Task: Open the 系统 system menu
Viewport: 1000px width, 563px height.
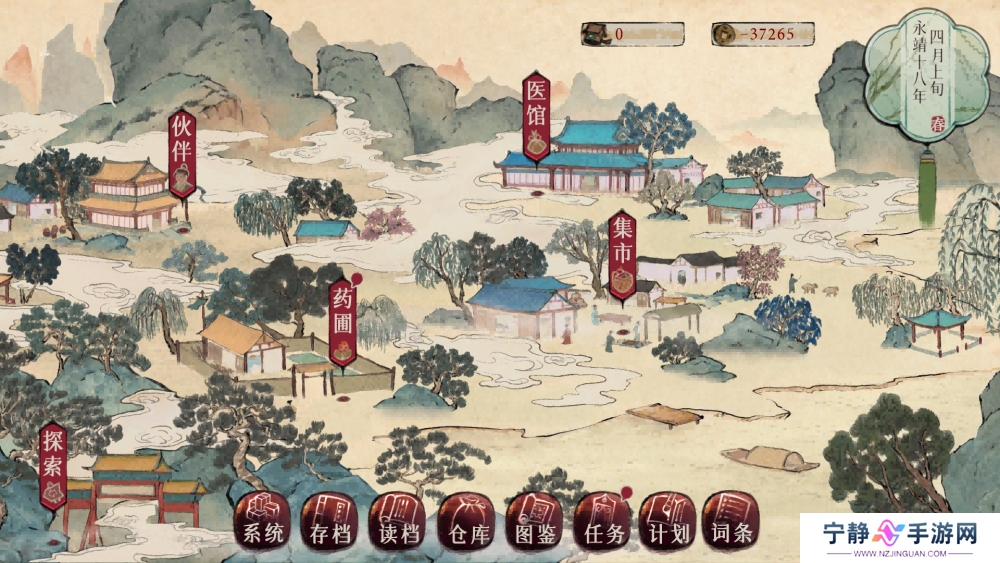Action: point(263,521)
